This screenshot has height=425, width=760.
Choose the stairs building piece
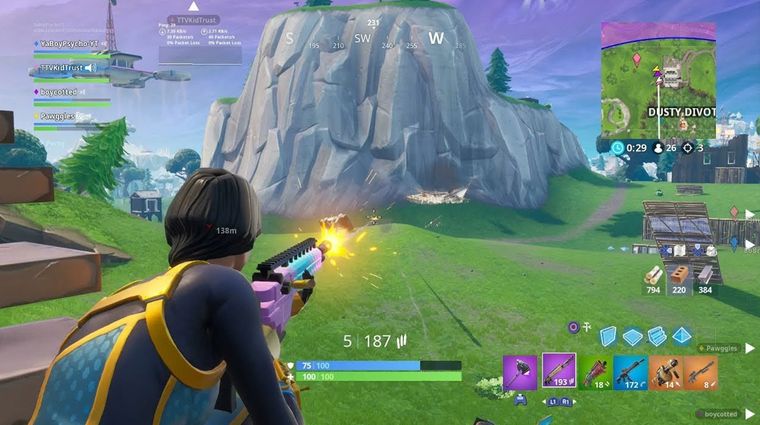(657, 336)
